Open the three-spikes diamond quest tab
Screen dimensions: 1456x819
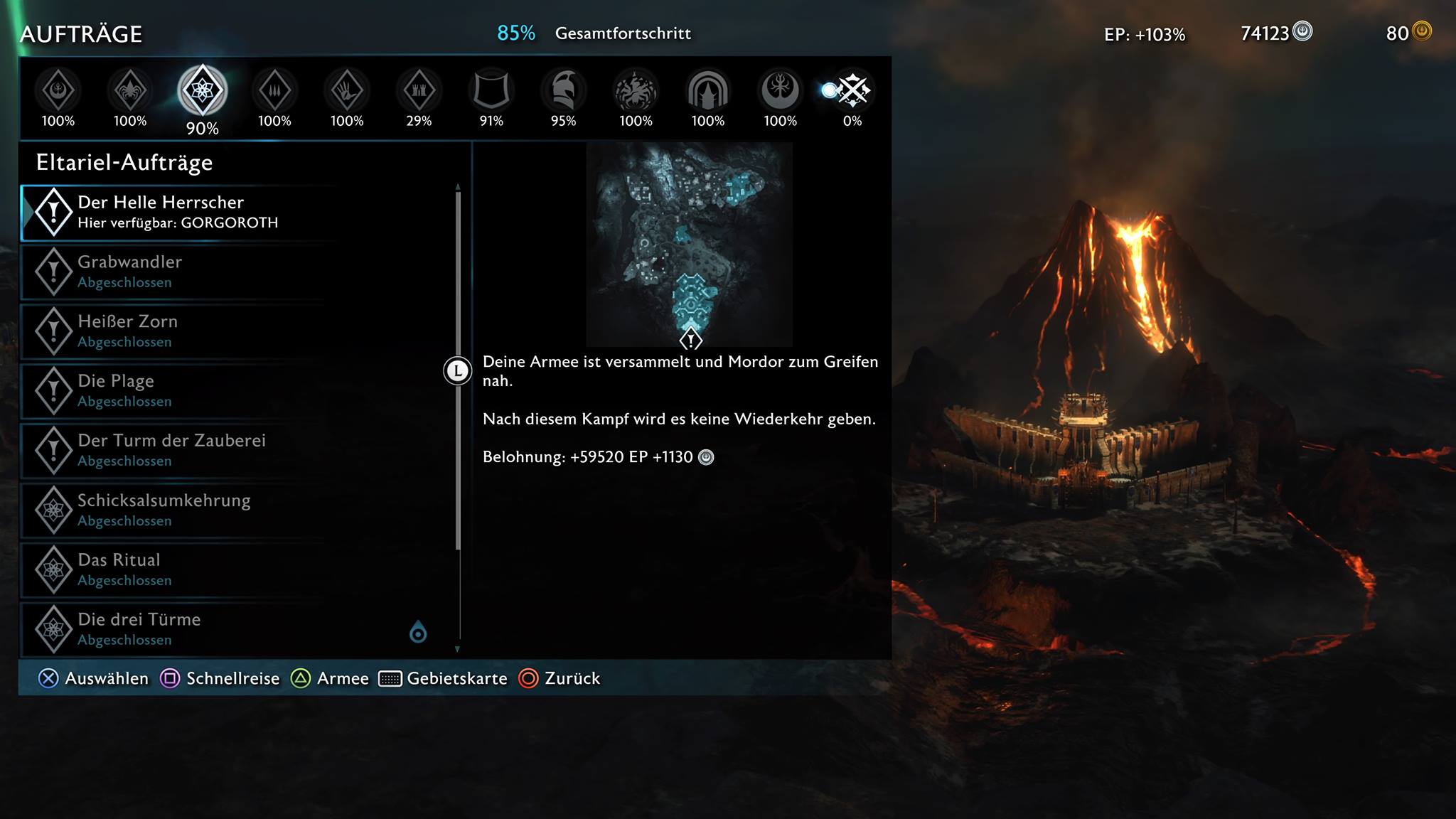274,91
